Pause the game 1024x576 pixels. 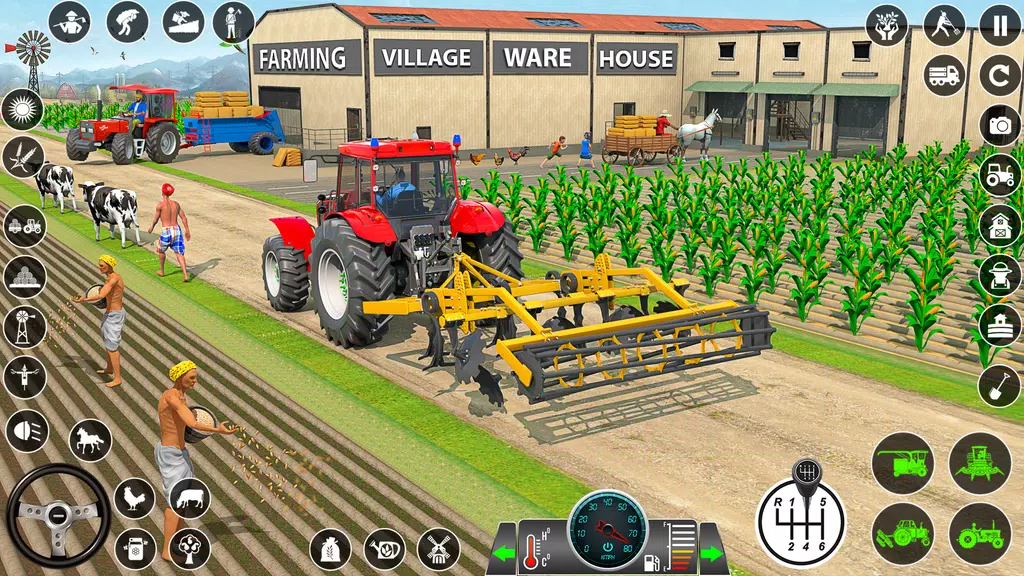(999, 24)
